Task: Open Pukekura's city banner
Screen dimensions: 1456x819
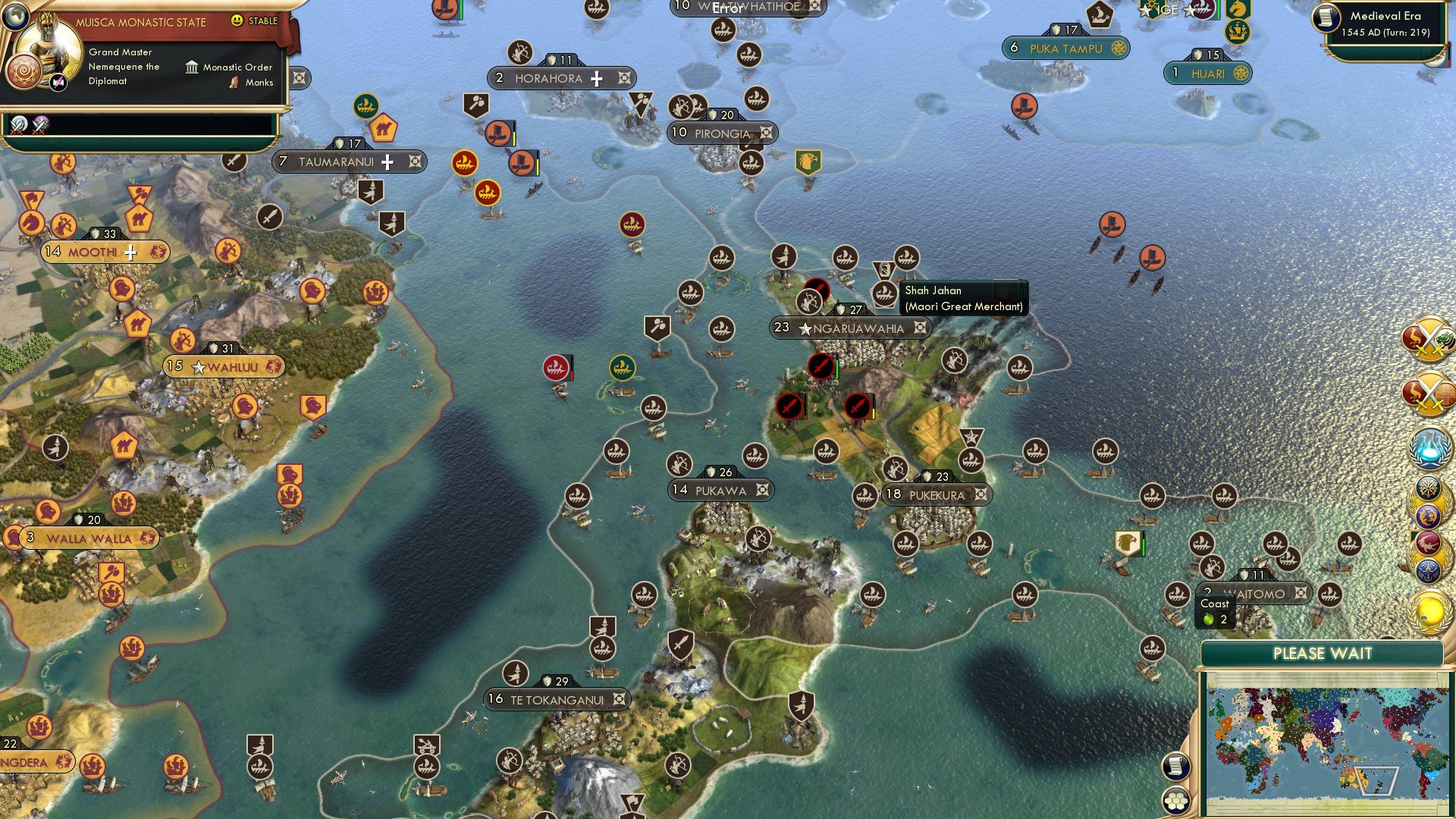Action: click(937, 494)
